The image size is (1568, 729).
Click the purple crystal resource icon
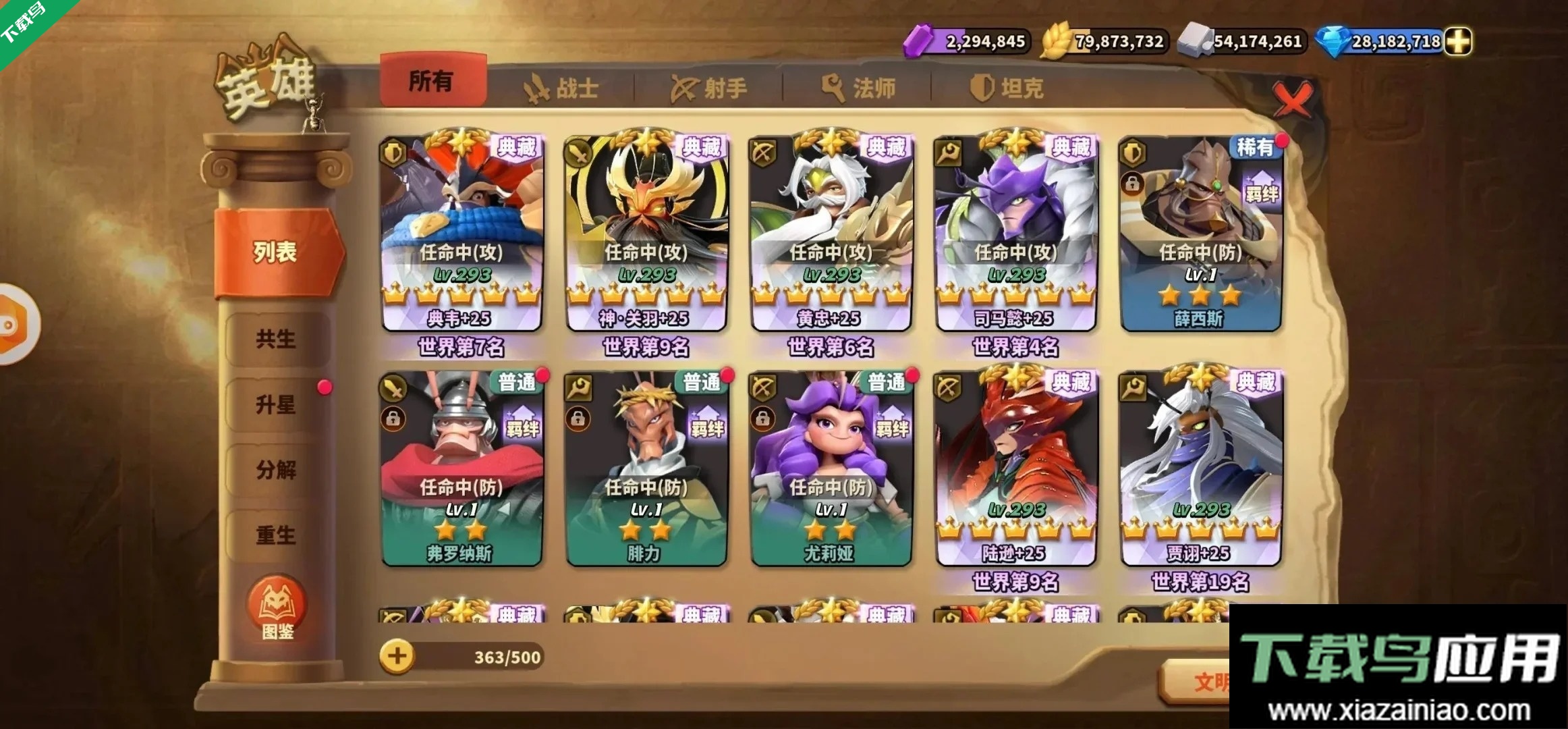click(x=919, y=42)
